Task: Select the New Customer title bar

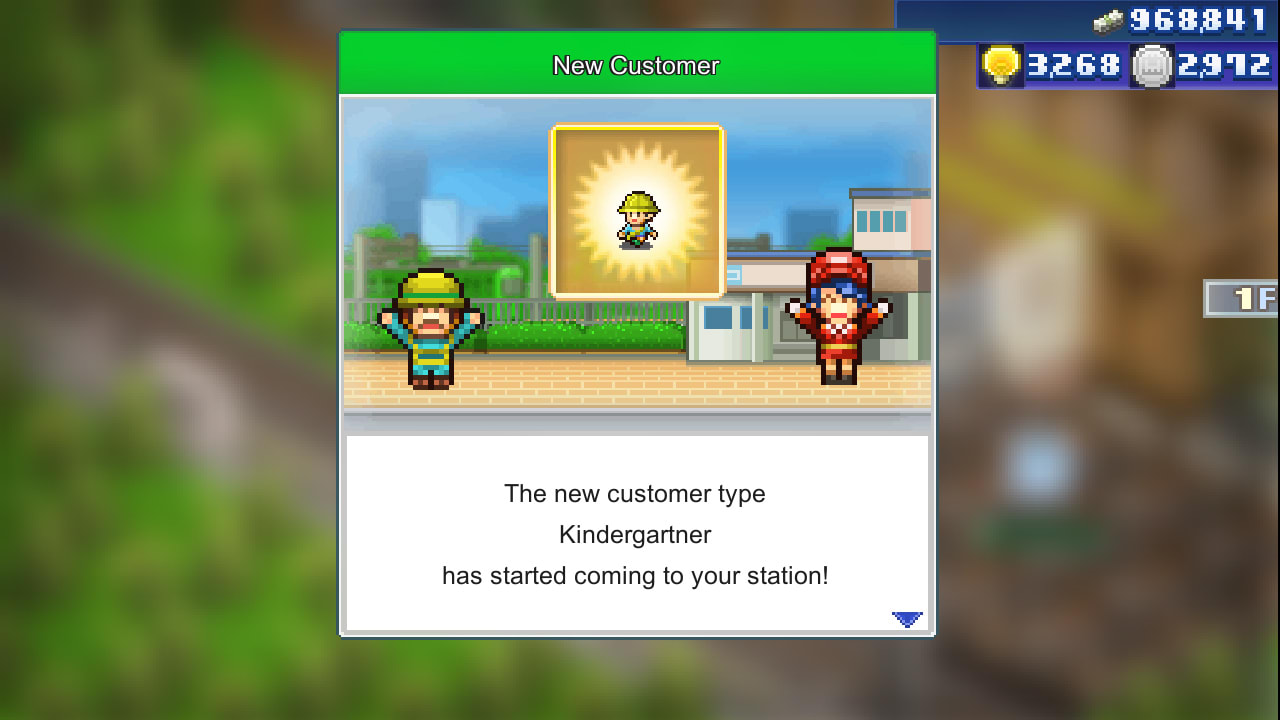Action: pyautogui.click(x=637, y=65)
